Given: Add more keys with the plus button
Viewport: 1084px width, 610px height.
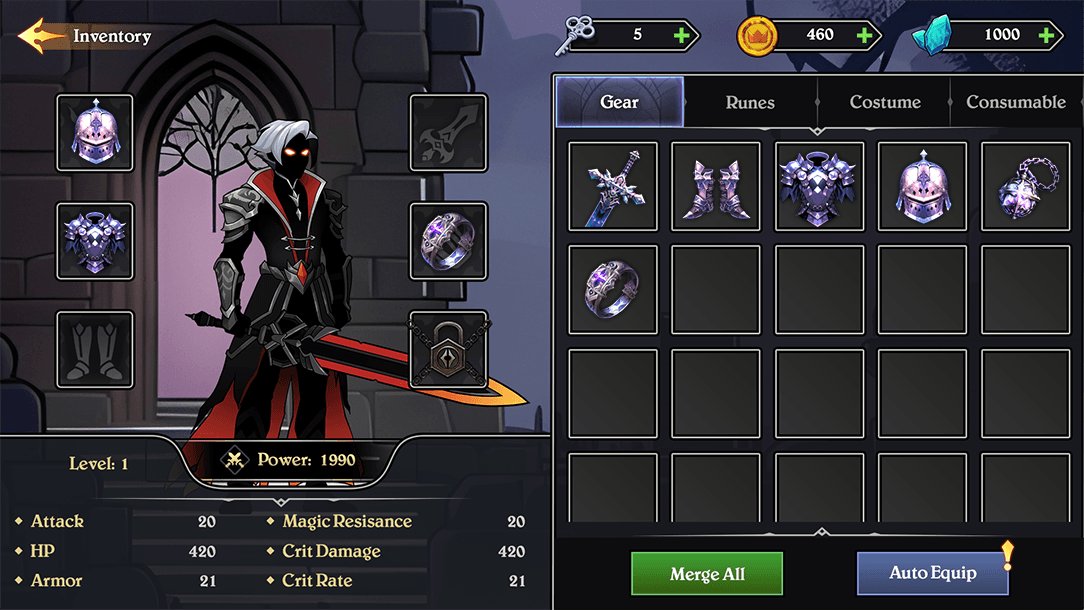Looking at the screenshot, I should pyautogui.click(x=682, y=35).
